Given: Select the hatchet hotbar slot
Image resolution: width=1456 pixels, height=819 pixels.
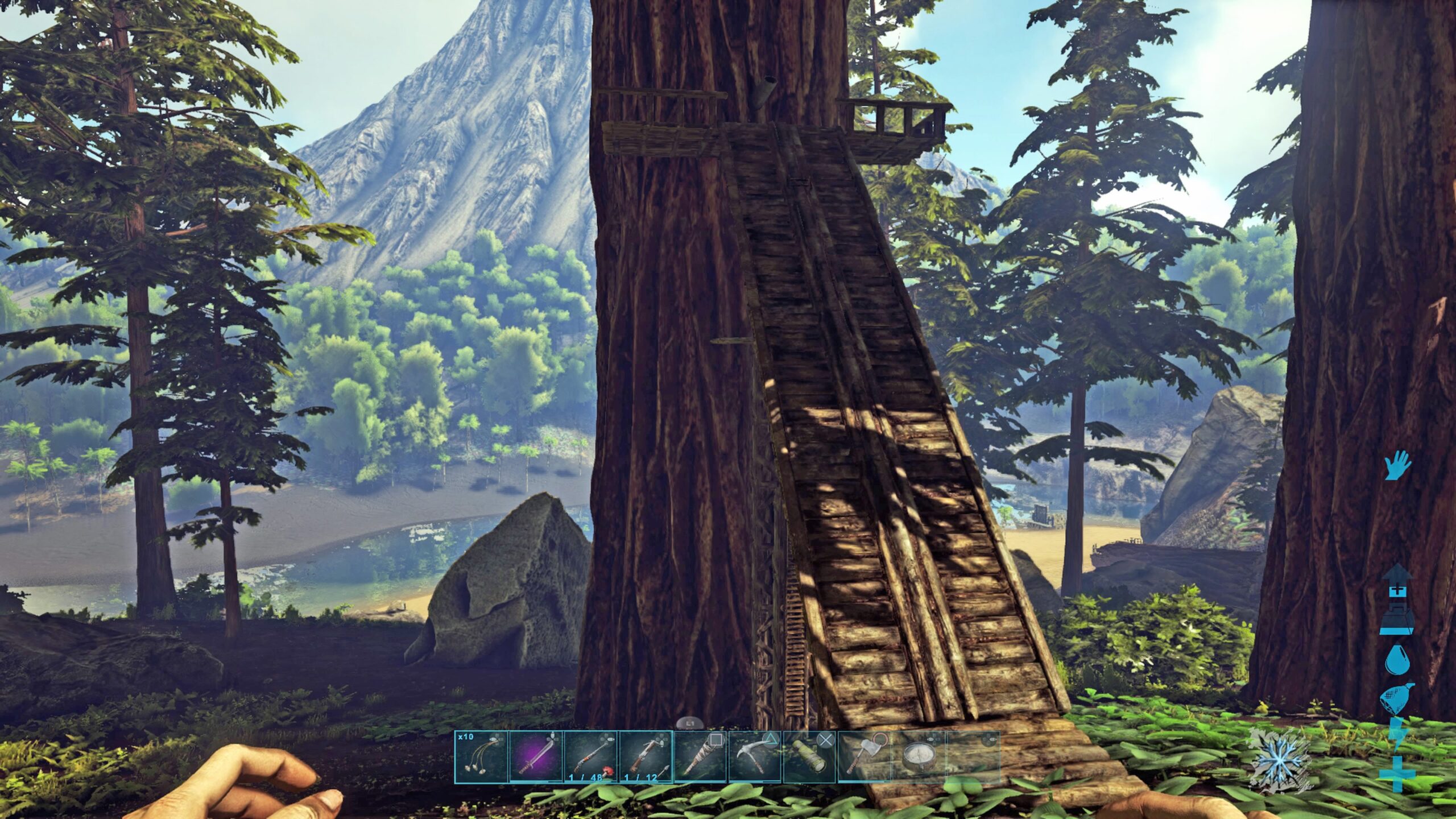Looking at the screenshot, I should tap(864, 756).
